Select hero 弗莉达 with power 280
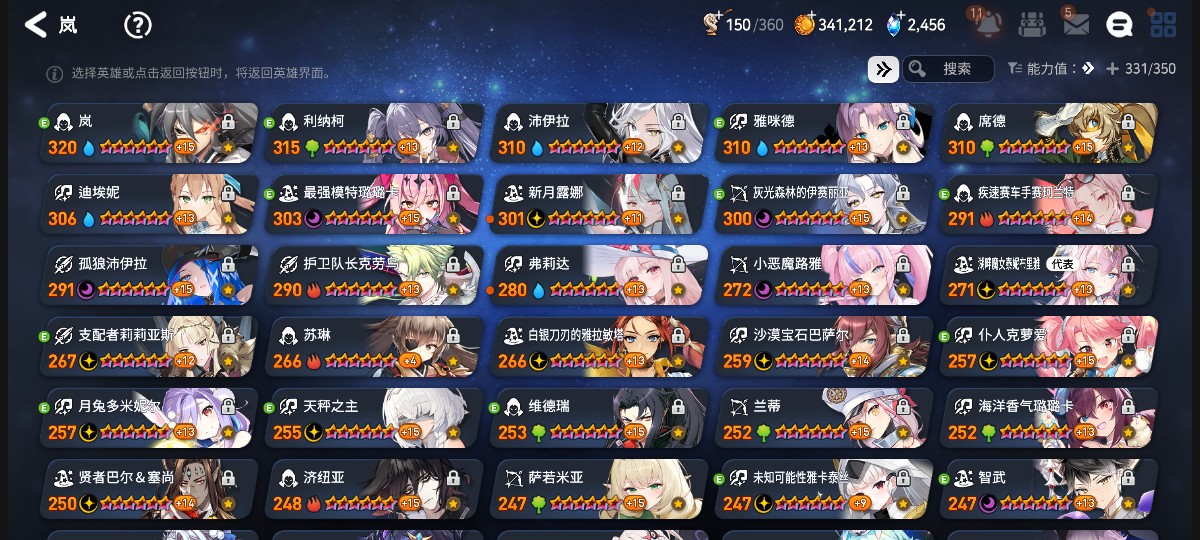1200x540 pixels. point(600,276)
